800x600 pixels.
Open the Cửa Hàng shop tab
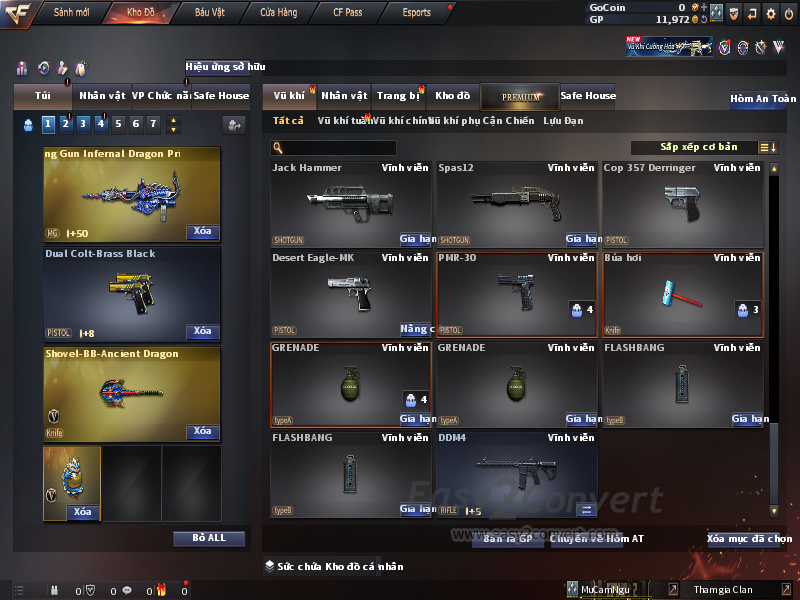(278, 13)
